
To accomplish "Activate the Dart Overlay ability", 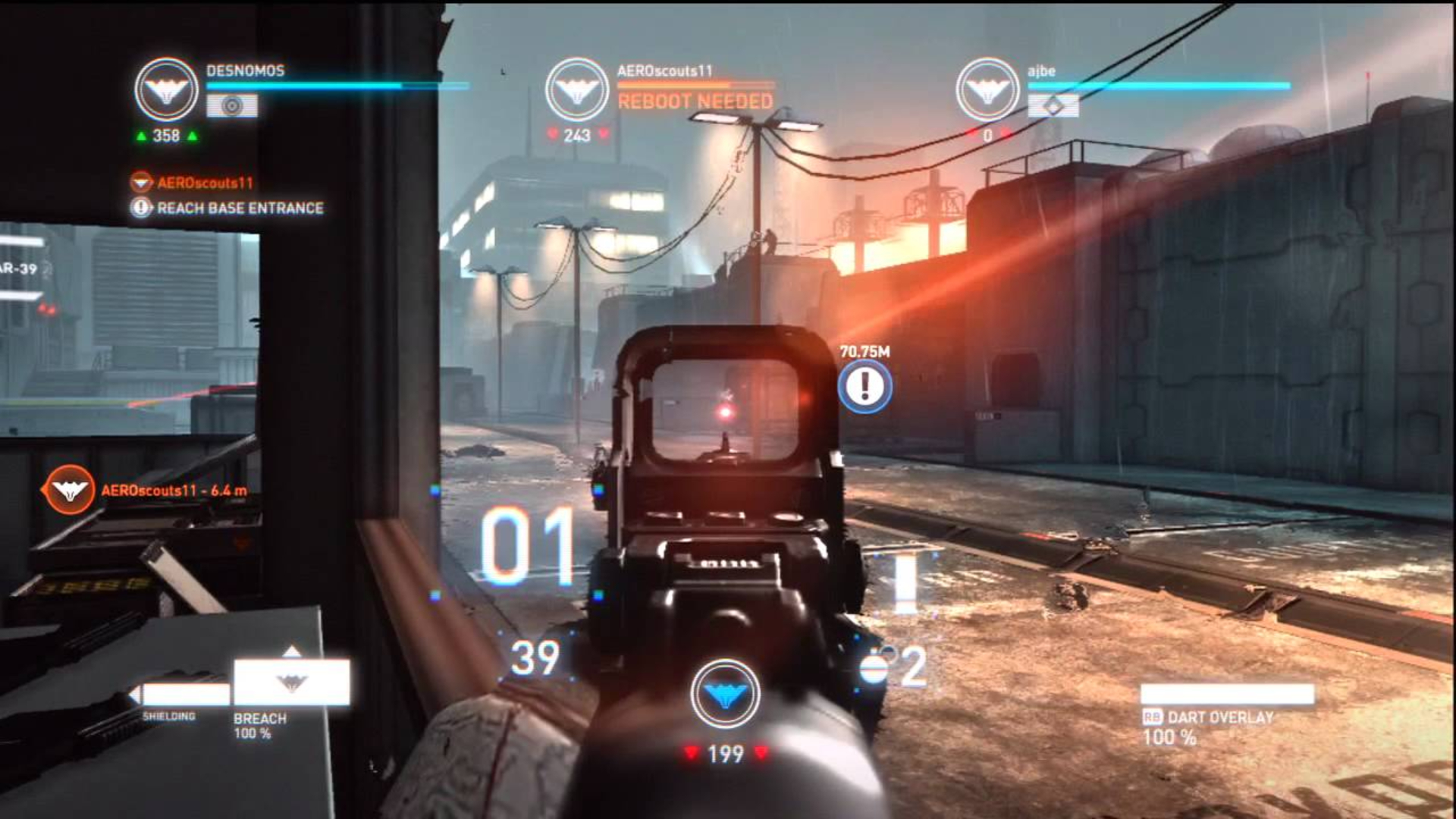I will click(x=1226, y=695).
